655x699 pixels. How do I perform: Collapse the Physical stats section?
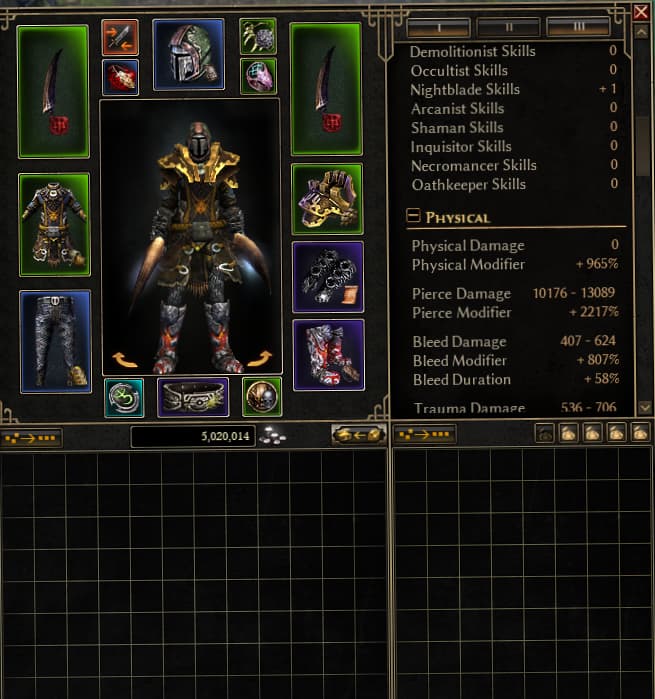click(412, 216)
